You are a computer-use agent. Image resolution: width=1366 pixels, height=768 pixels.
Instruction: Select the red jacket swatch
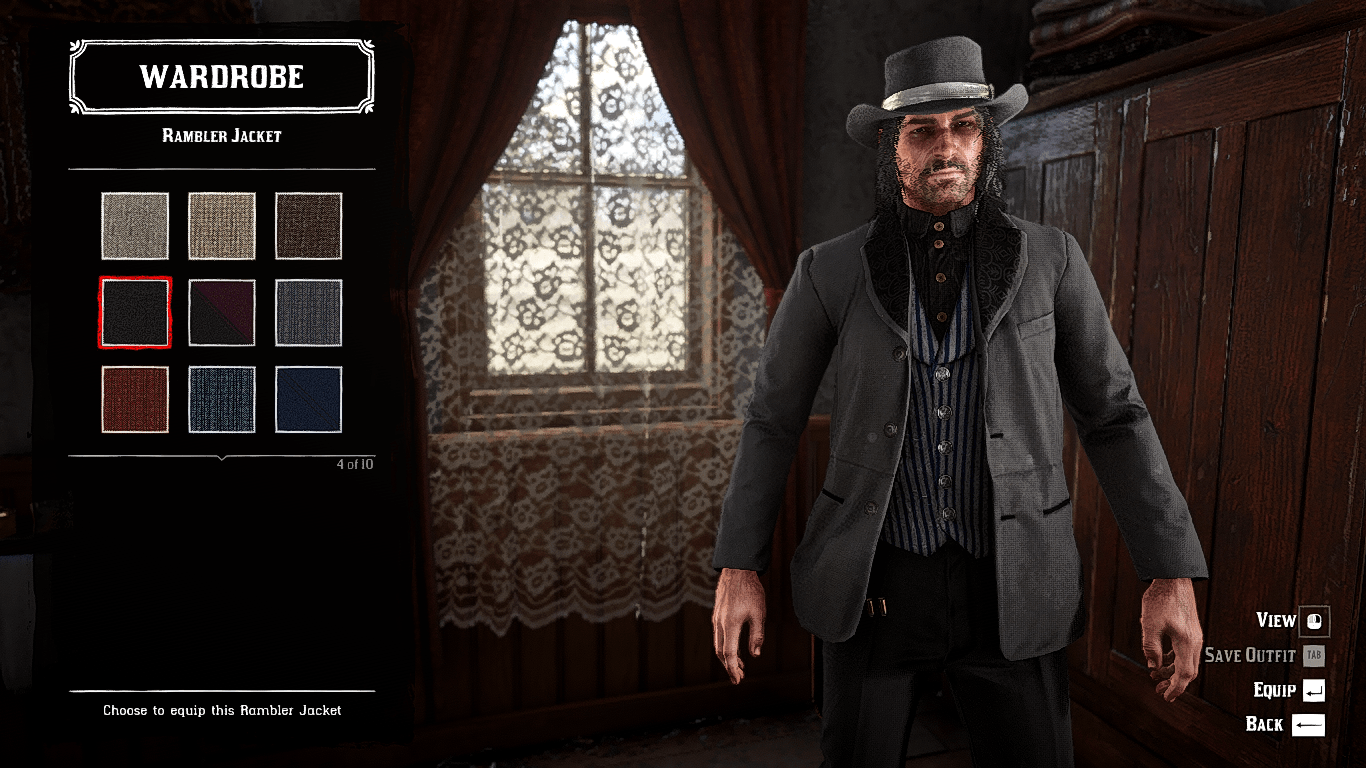(x=135, y=400)
